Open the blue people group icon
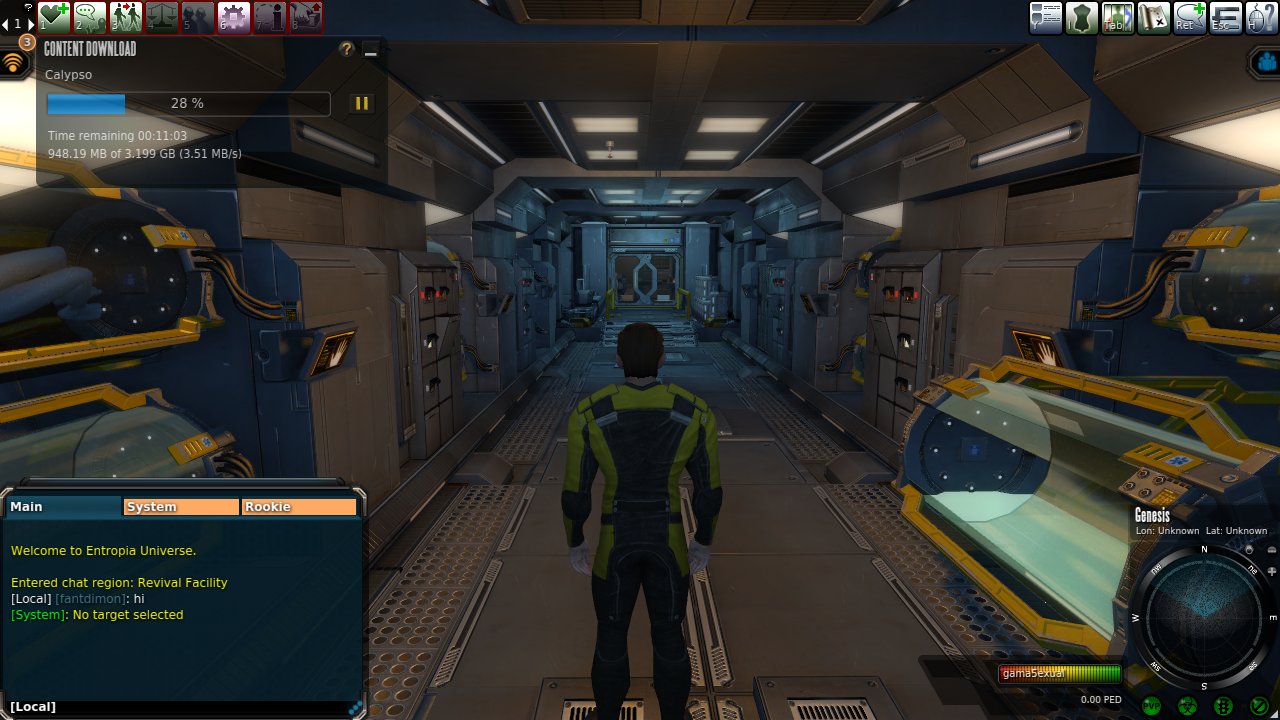Image resolution: width=1280 pixels, height=720 pixels. (1263, 62)
